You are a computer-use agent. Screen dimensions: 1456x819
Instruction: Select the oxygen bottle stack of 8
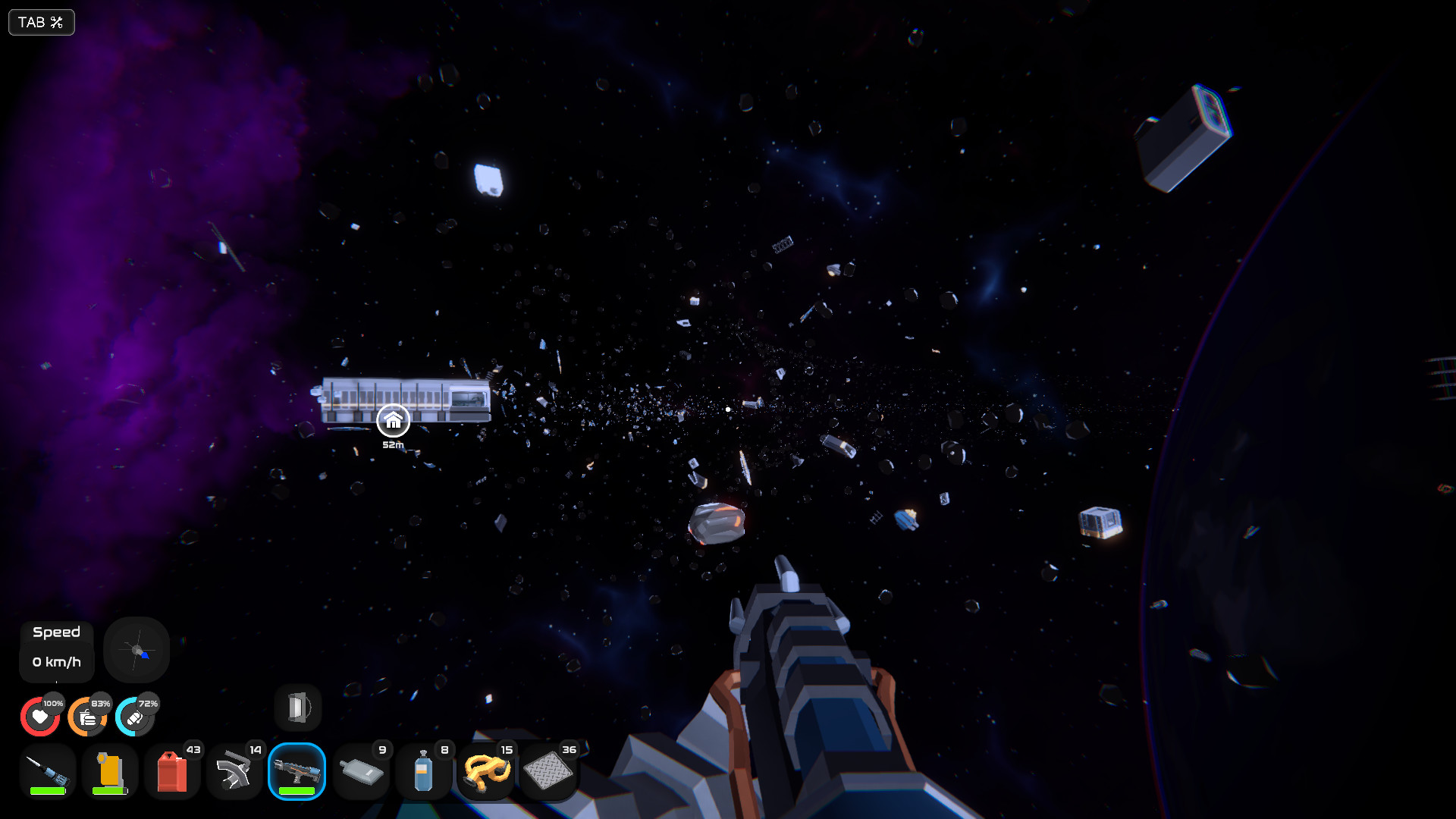coord(425,770)
